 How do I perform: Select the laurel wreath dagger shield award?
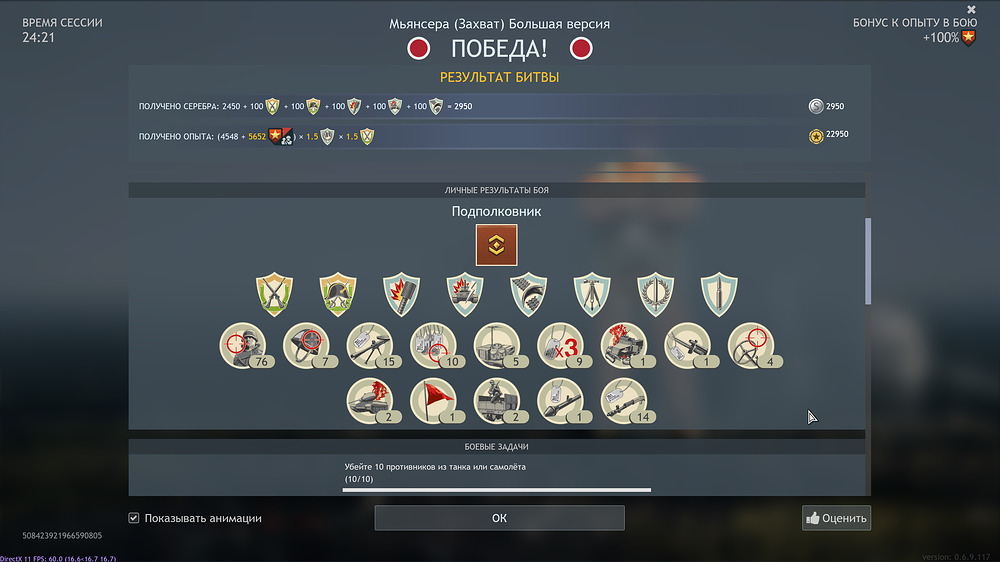[x=656, y=294]
